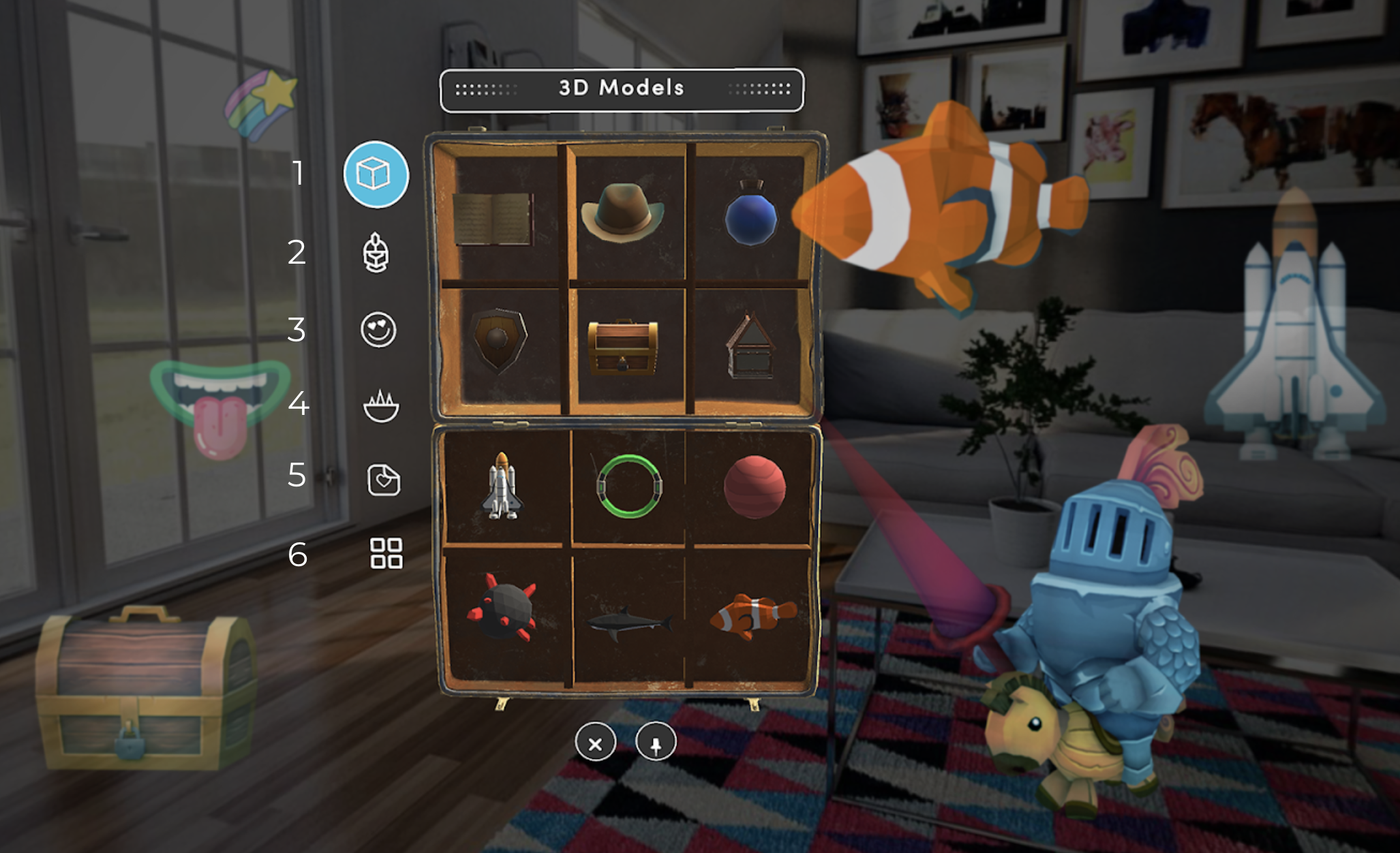1400x853 pixels.
Task: Open the sticker heart tab
Action: click(x=384, y=480)
